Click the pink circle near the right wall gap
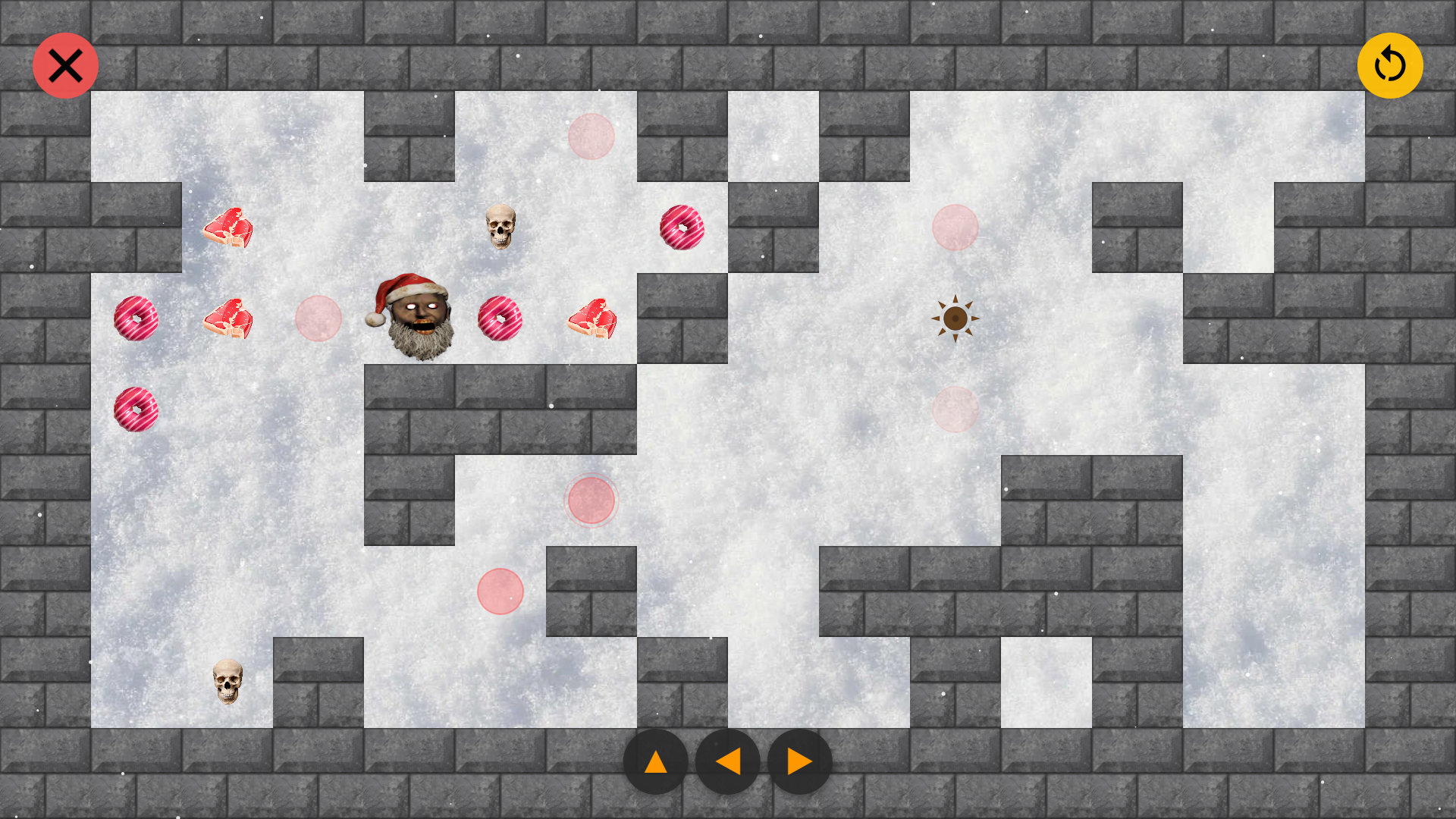The image size is (1456, 819). click(955, 227)
